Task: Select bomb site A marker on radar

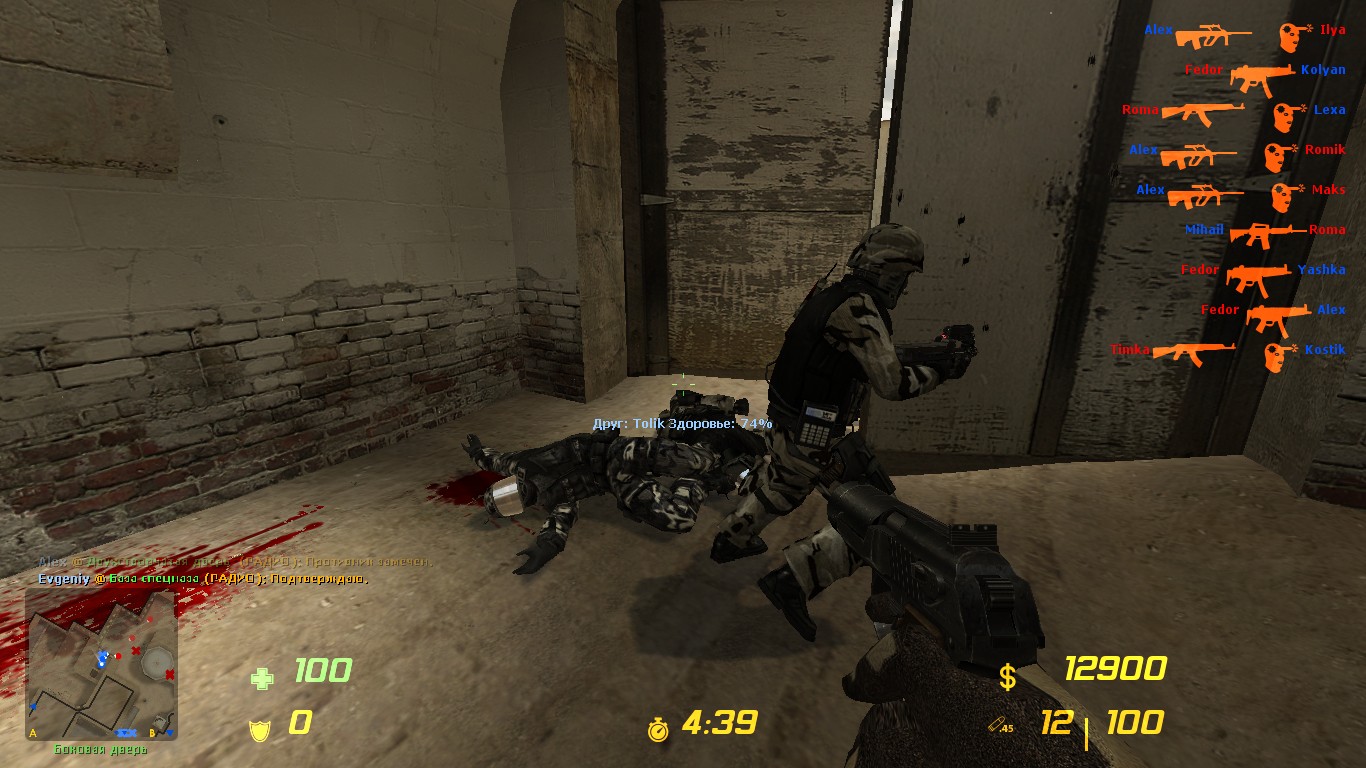Action: 35,732
